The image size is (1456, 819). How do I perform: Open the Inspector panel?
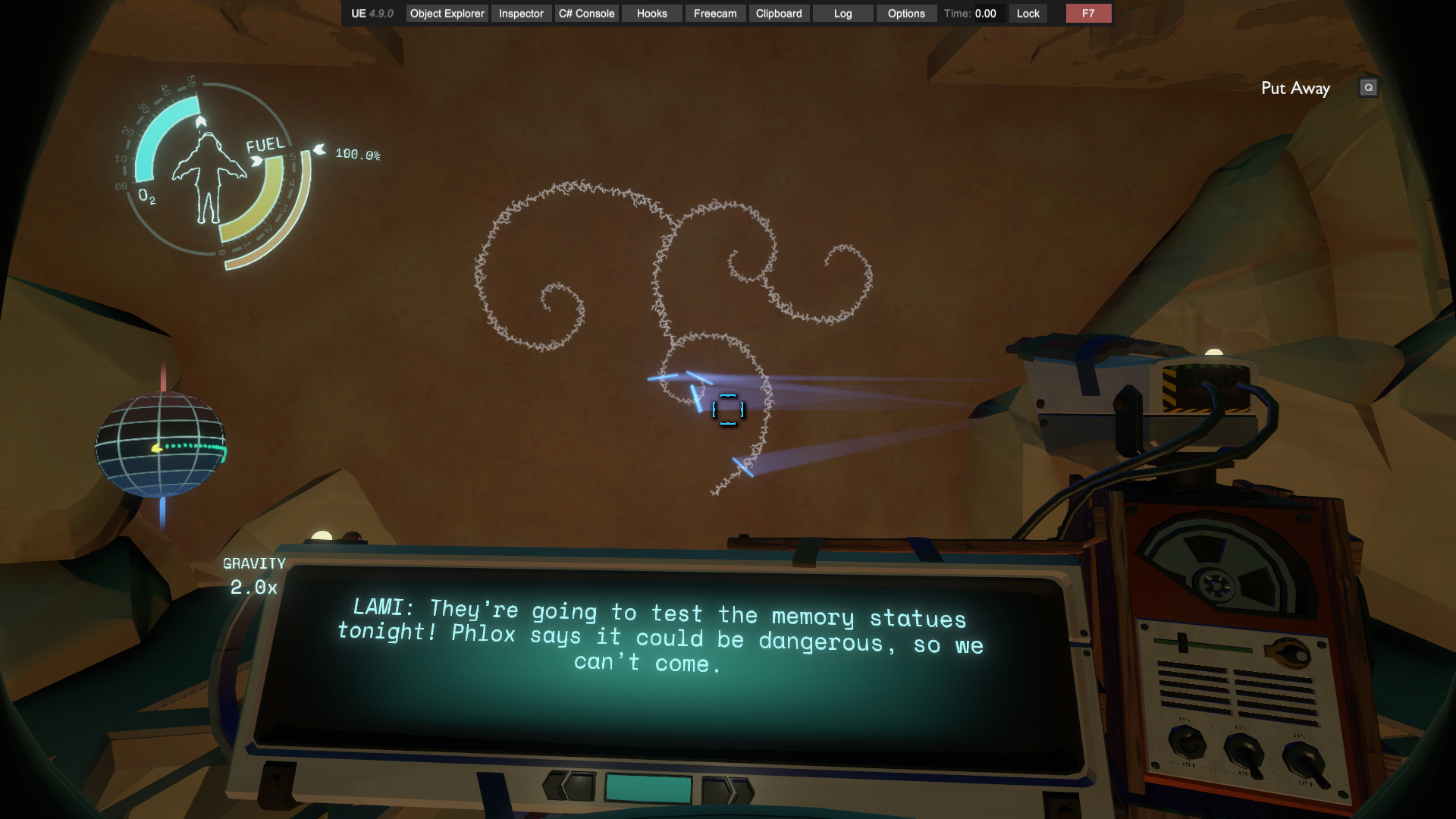pos(521,14)
